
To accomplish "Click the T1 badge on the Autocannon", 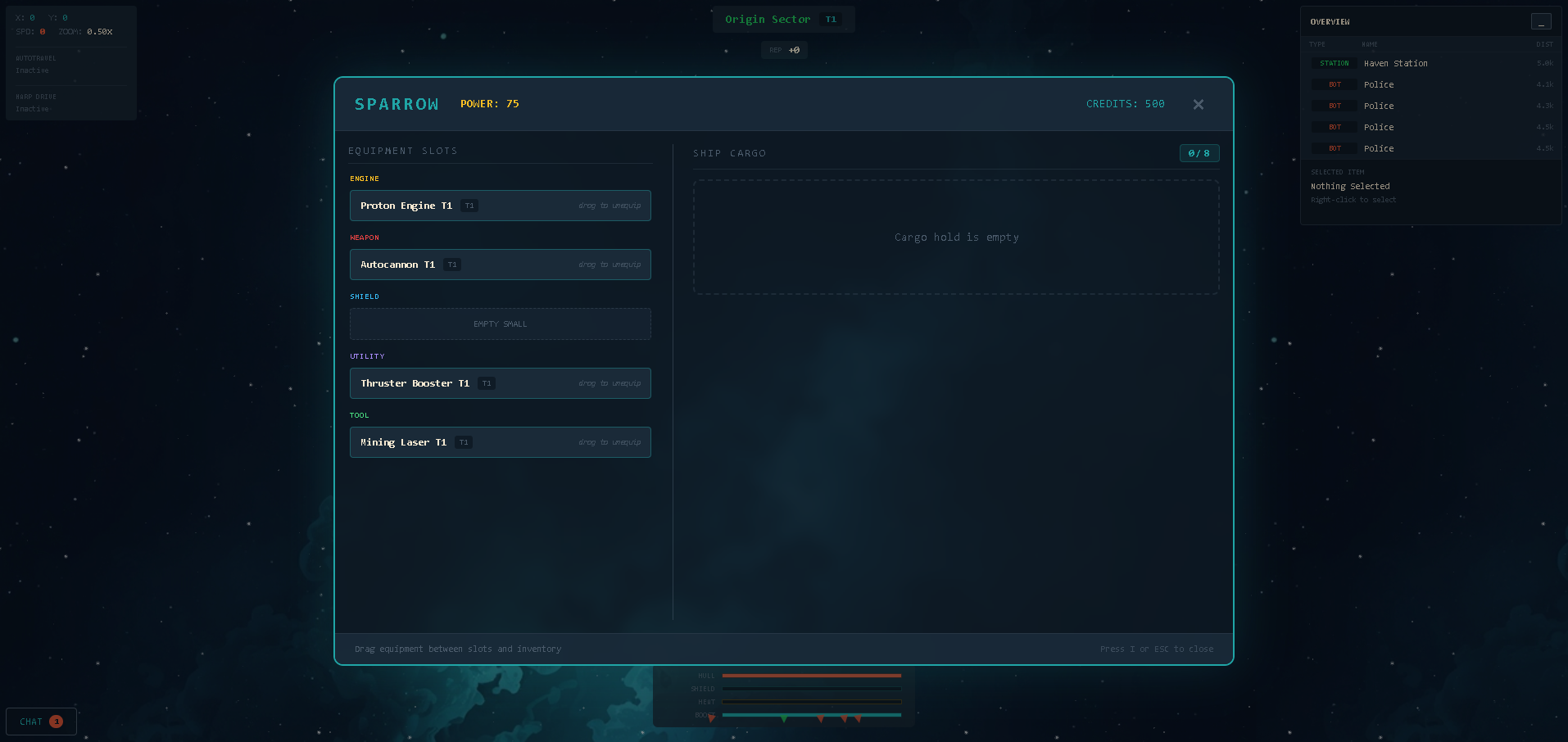I will pos(451,265).
